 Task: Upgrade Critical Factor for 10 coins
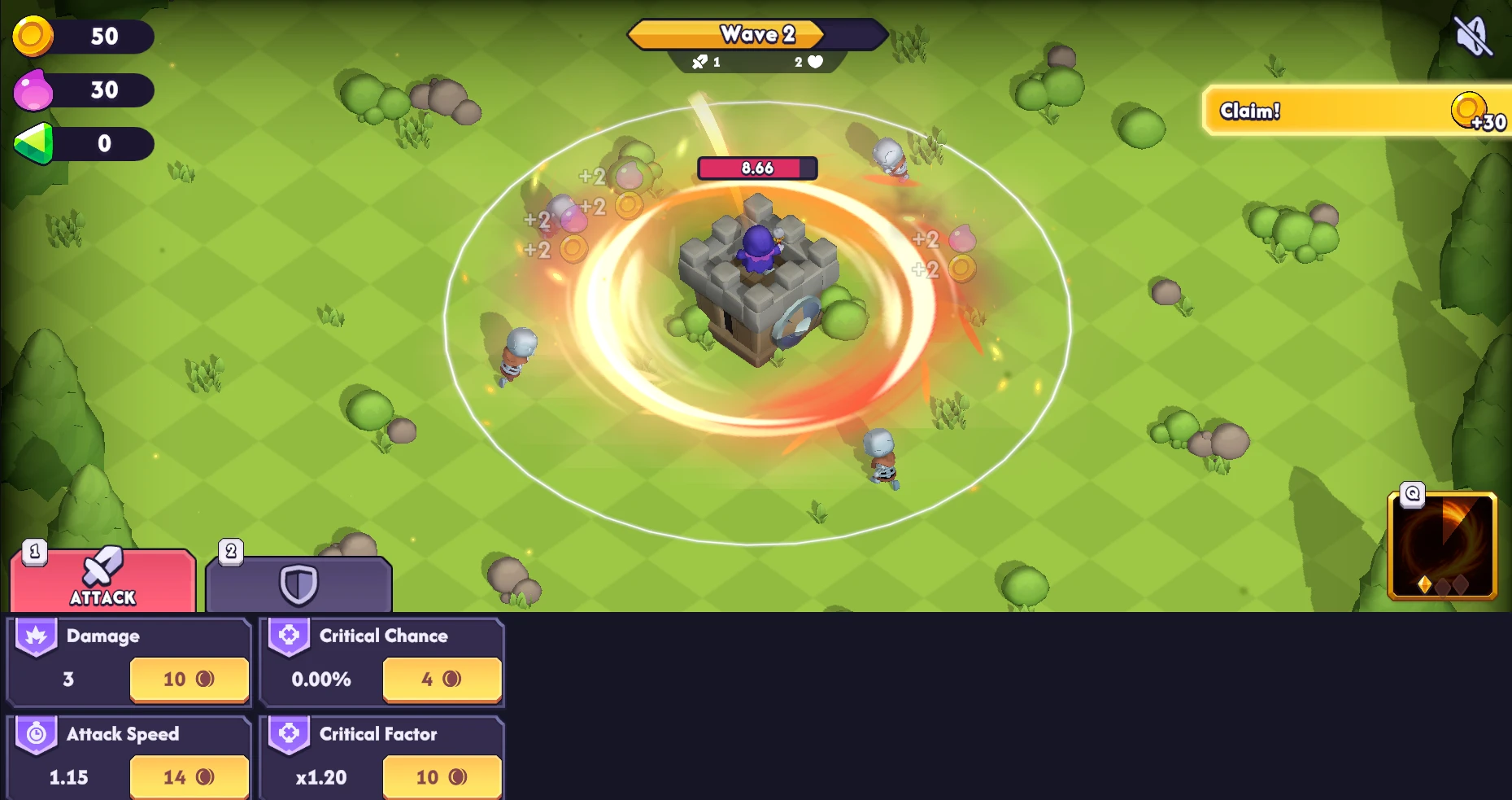442,777
